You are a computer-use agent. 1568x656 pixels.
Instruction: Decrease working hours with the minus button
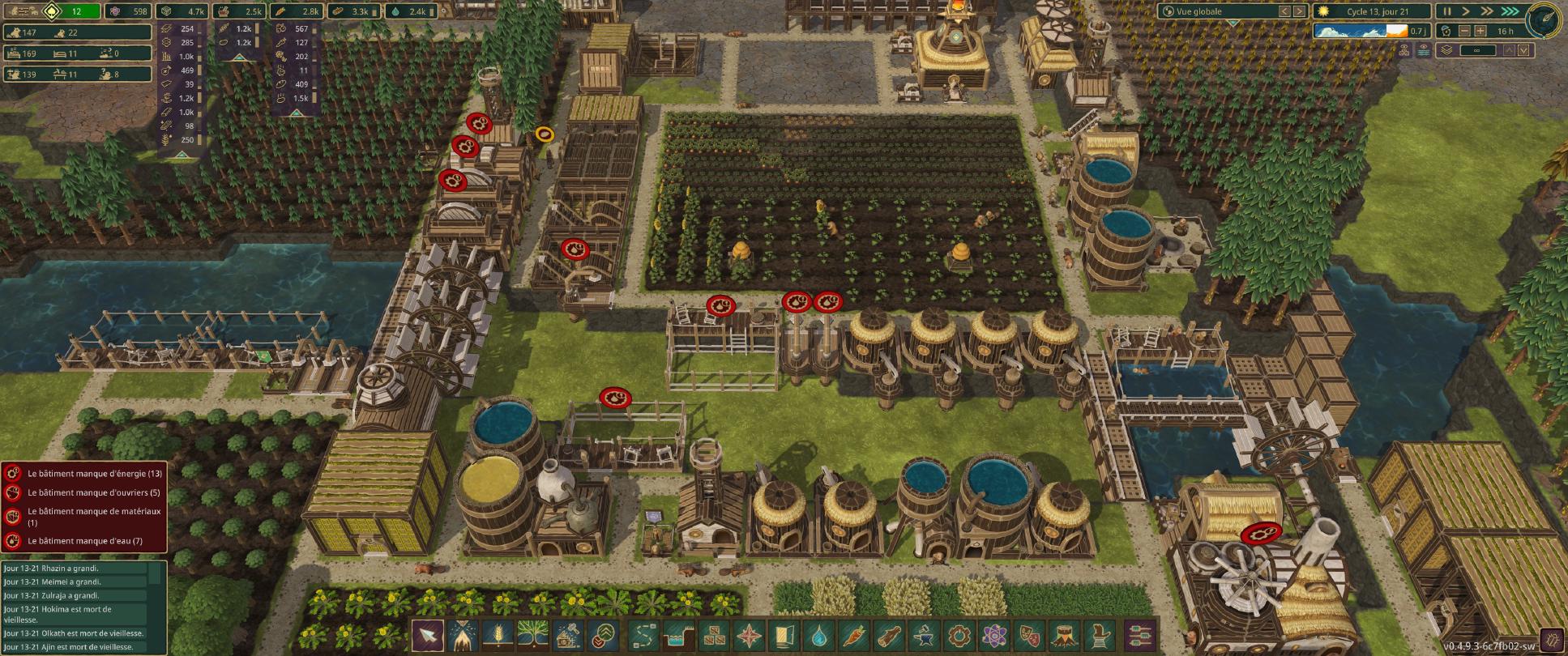click(x=1464, y=31)
